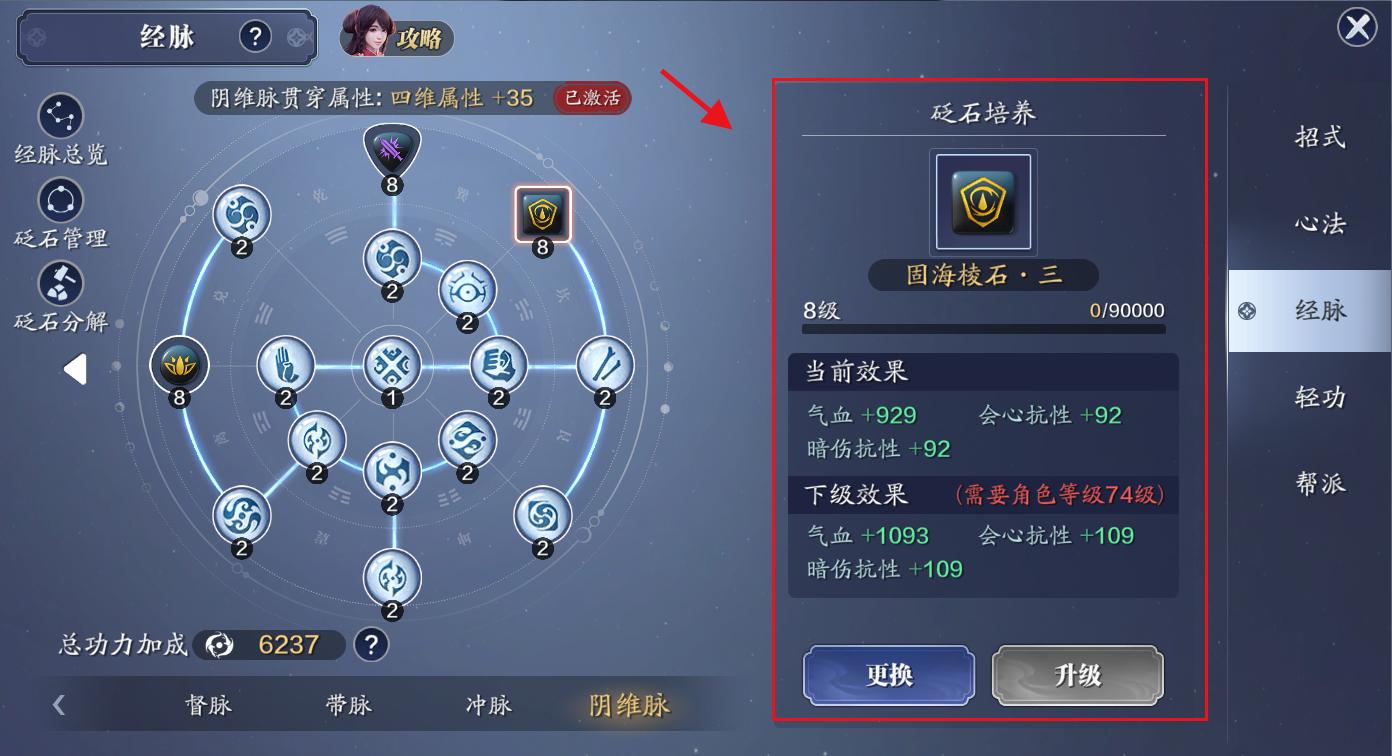Screen dimensions: 1392x756
Task: Click the 固海棱石·三 stone thumbnail
Action: tap(983, 201)
